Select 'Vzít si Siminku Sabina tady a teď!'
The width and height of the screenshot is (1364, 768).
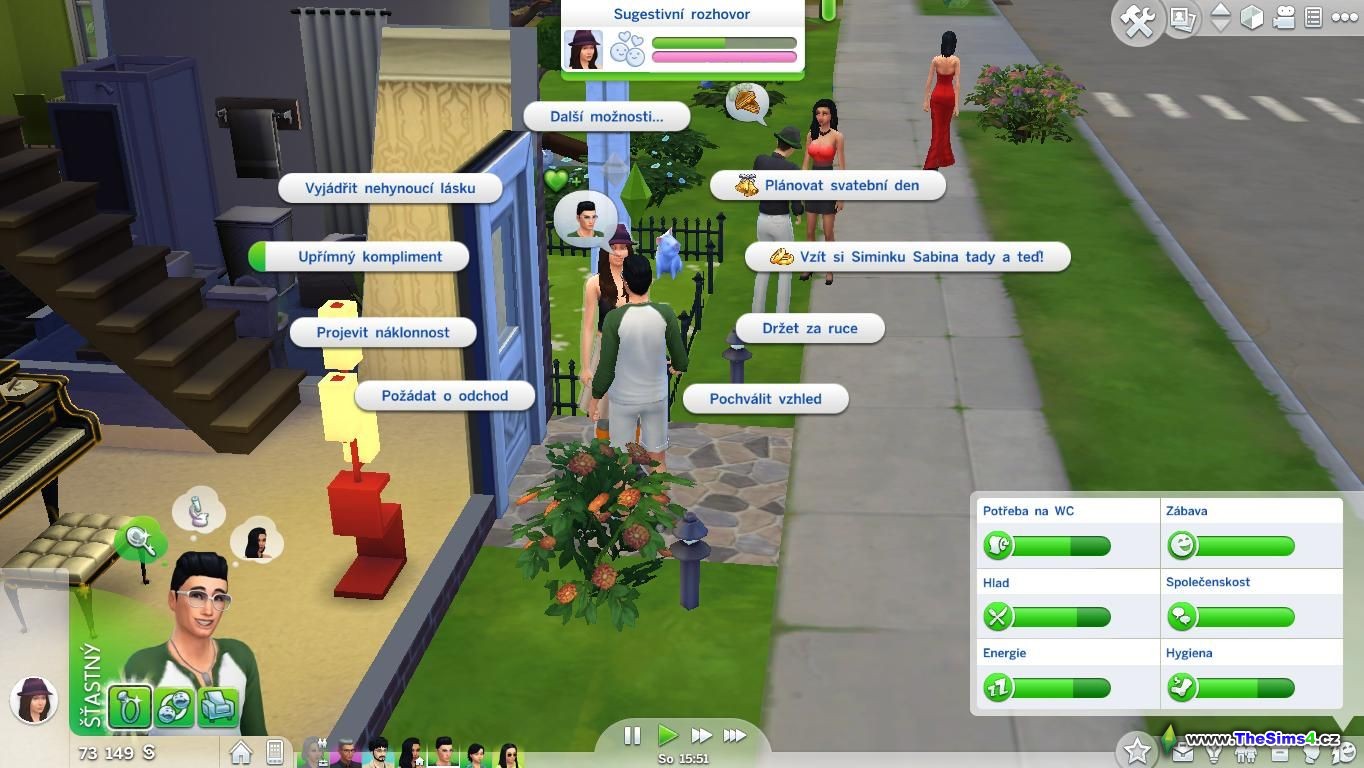908,257
